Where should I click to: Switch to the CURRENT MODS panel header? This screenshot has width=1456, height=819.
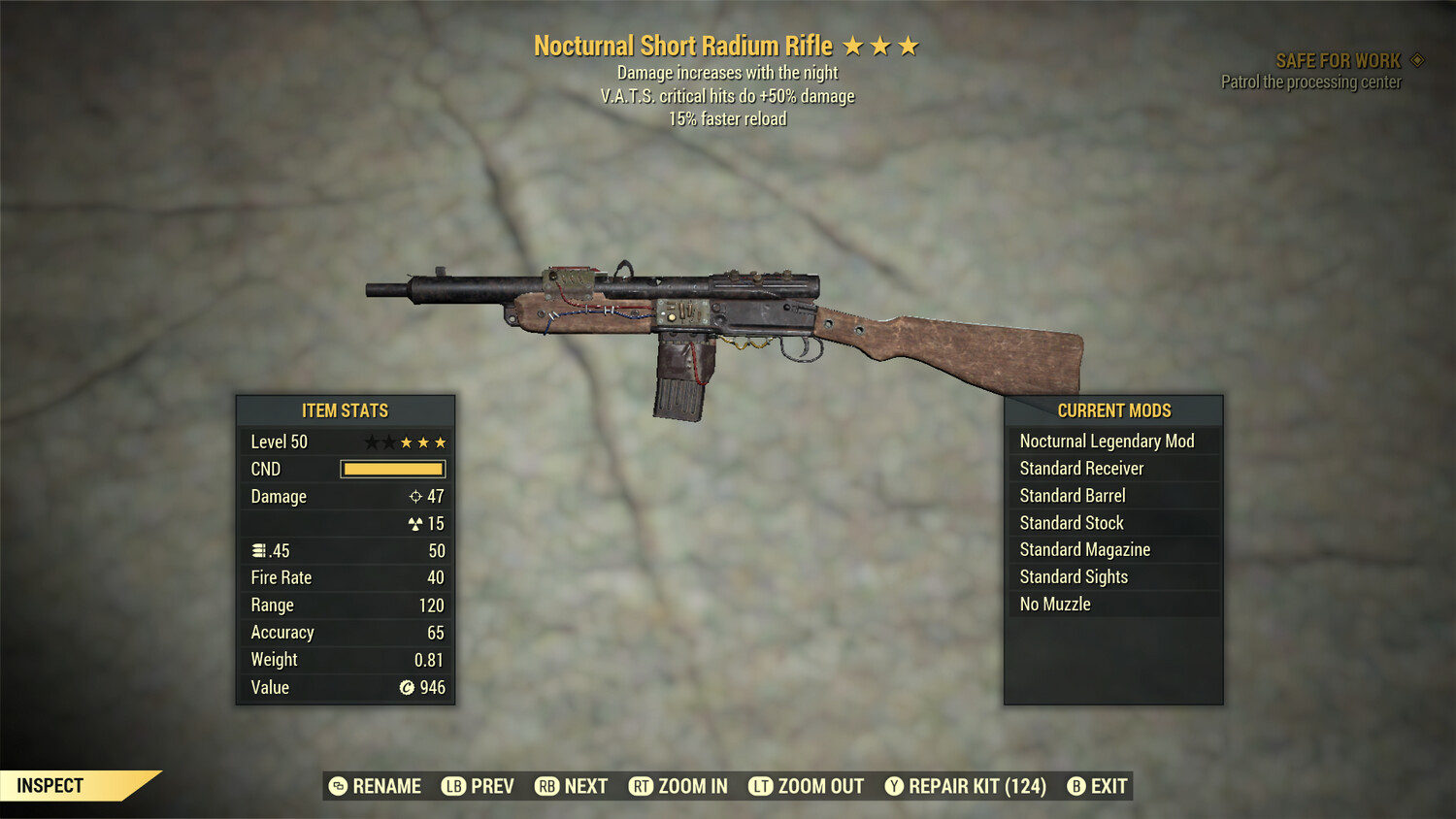pyautogui.click(x=1114, y=410)
